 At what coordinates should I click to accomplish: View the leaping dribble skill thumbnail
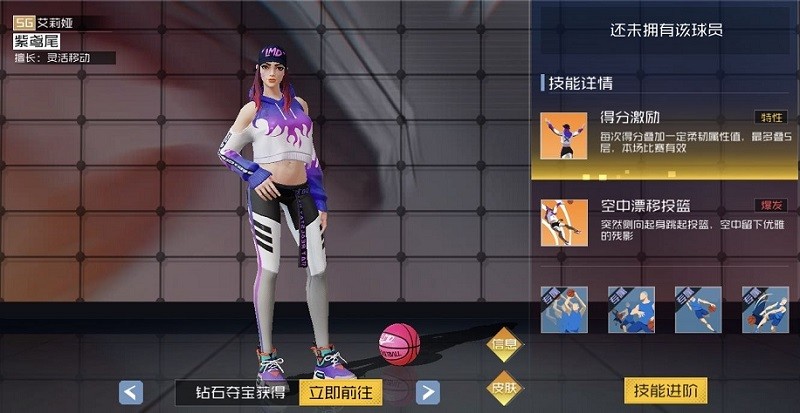point(699,309)
